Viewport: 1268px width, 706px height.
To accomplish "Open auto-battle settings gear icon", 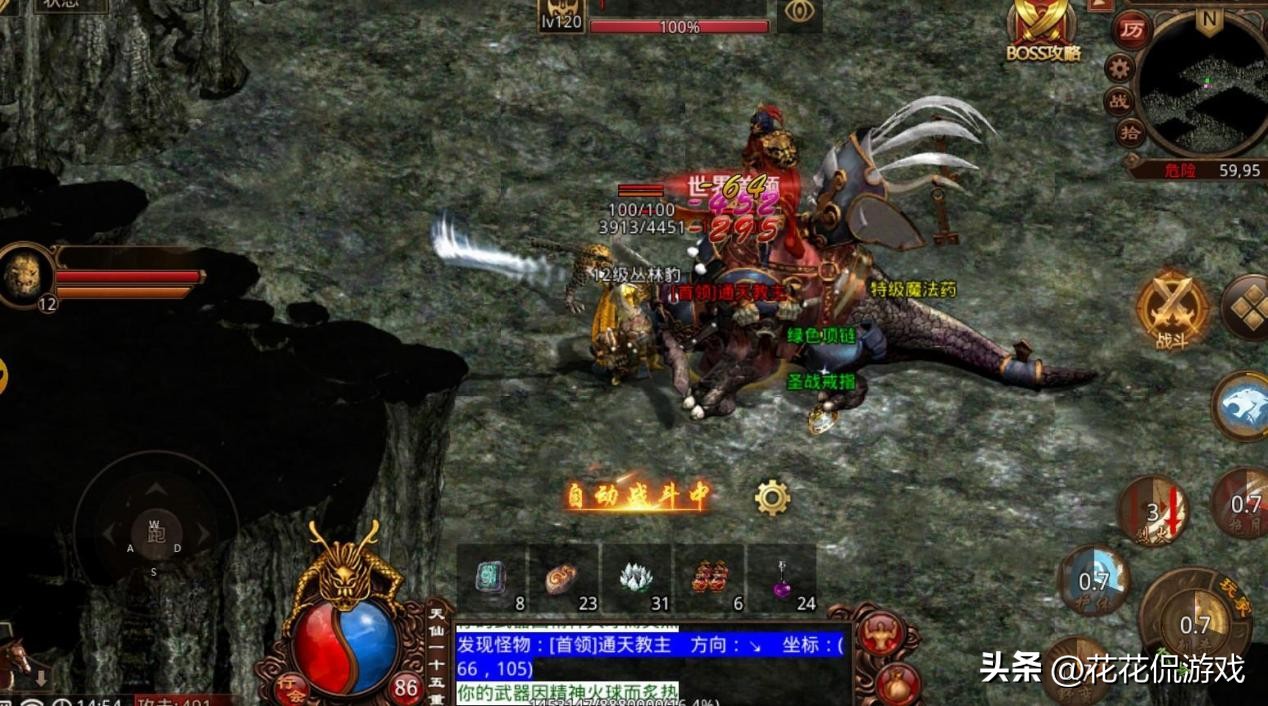I will pos(772,498).
